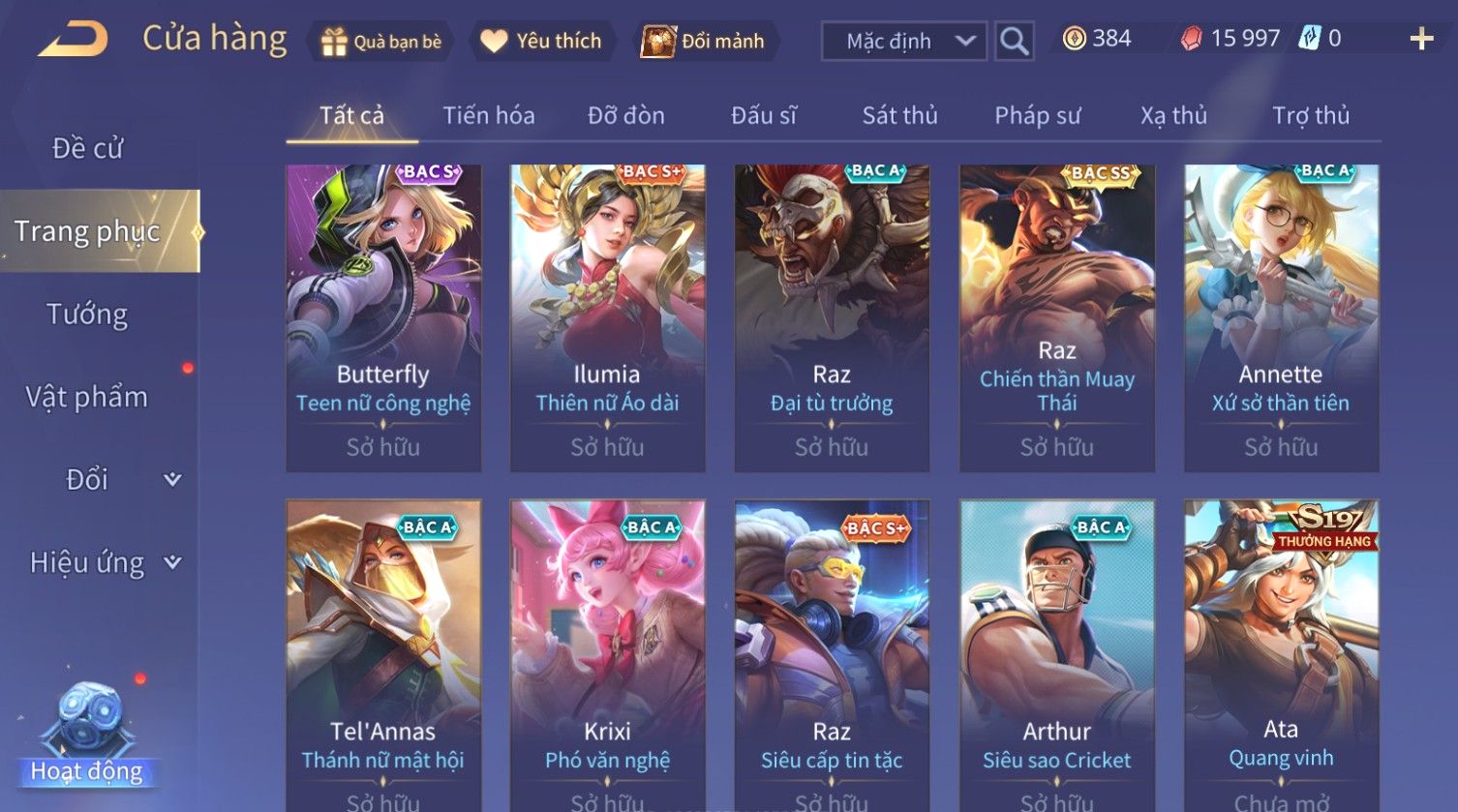Open the Đổi mảnh exchange
This screenshot has height=812, width=1458.
pyautogui.click(x=704, y=42)
